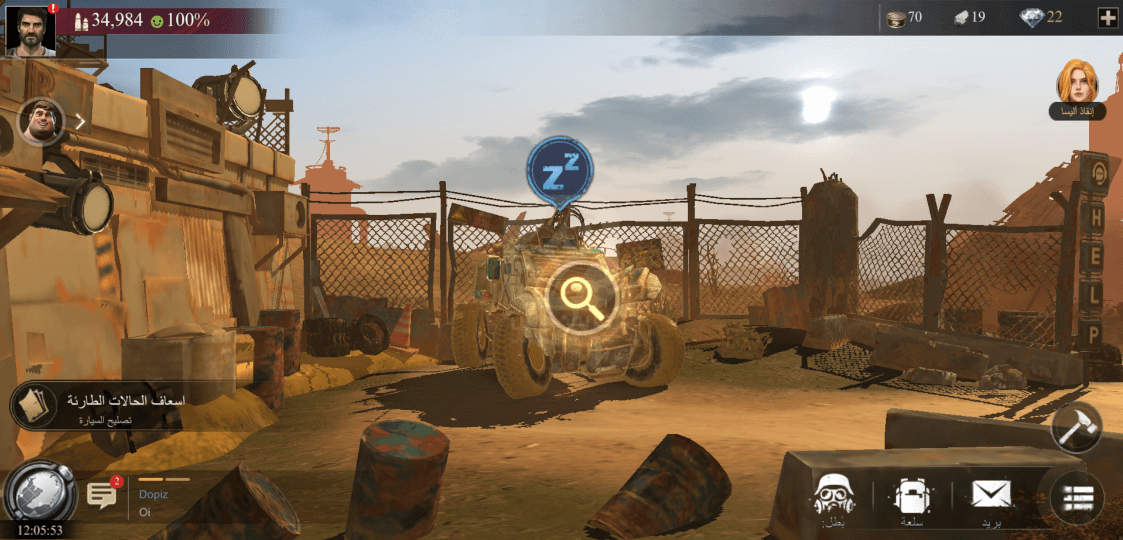Open the build hammer menu

click(x=1076, y=427)
